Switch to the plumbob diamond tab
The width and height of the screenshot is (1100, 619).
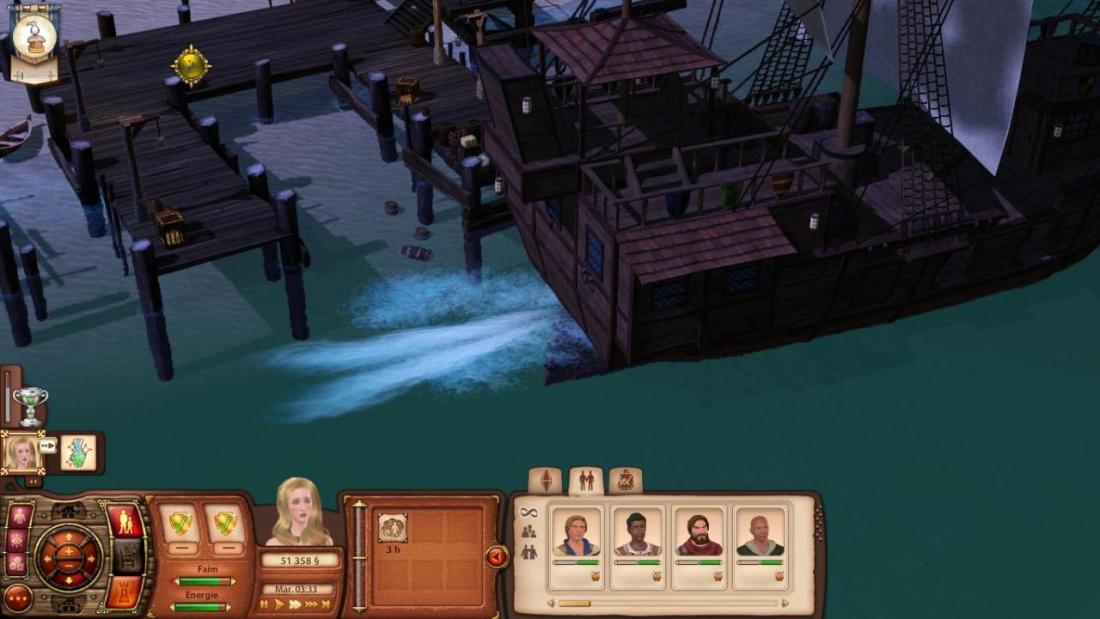click(545, 480)
